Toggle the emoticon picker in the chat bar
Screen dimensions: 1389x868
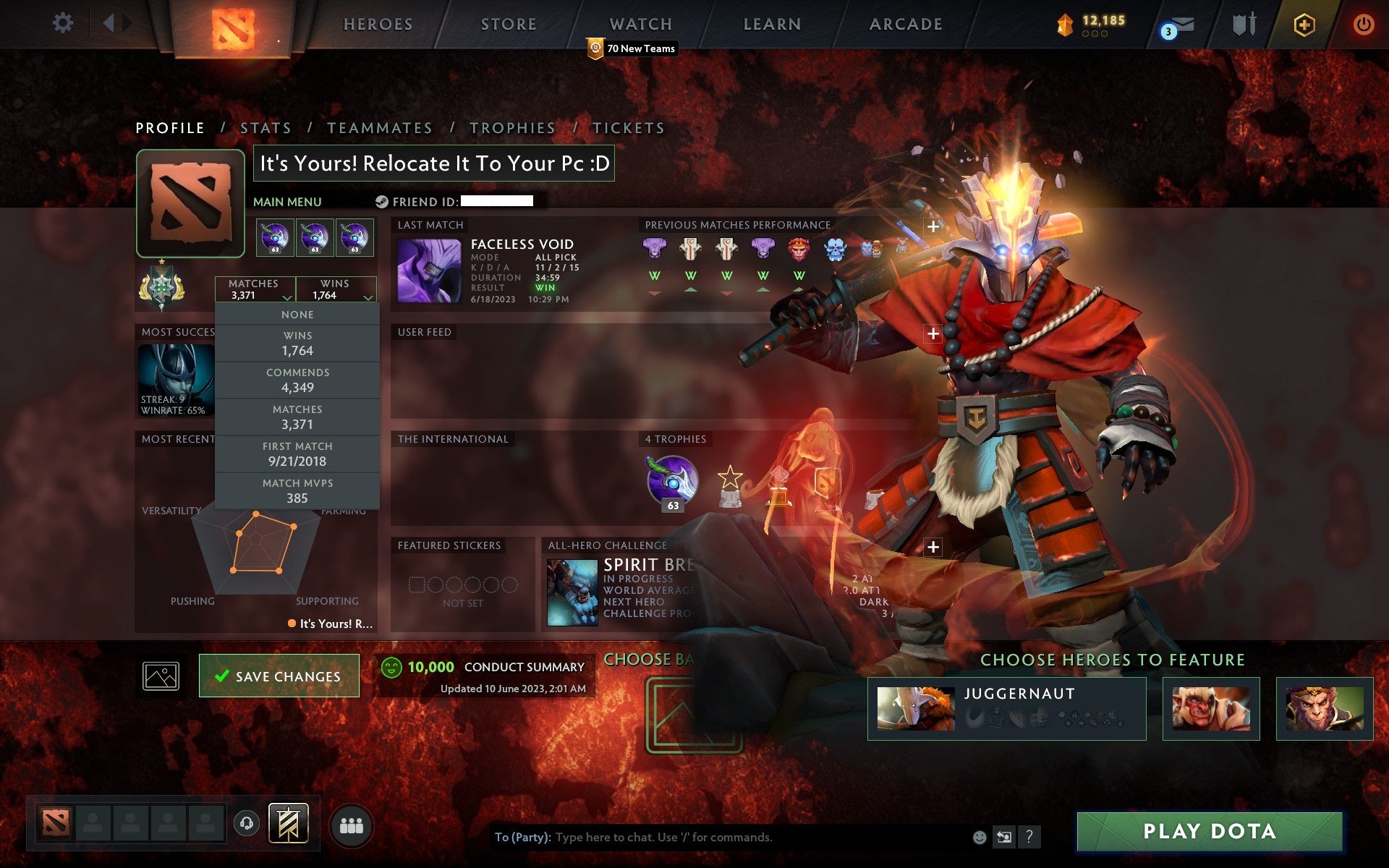[979, 838]
